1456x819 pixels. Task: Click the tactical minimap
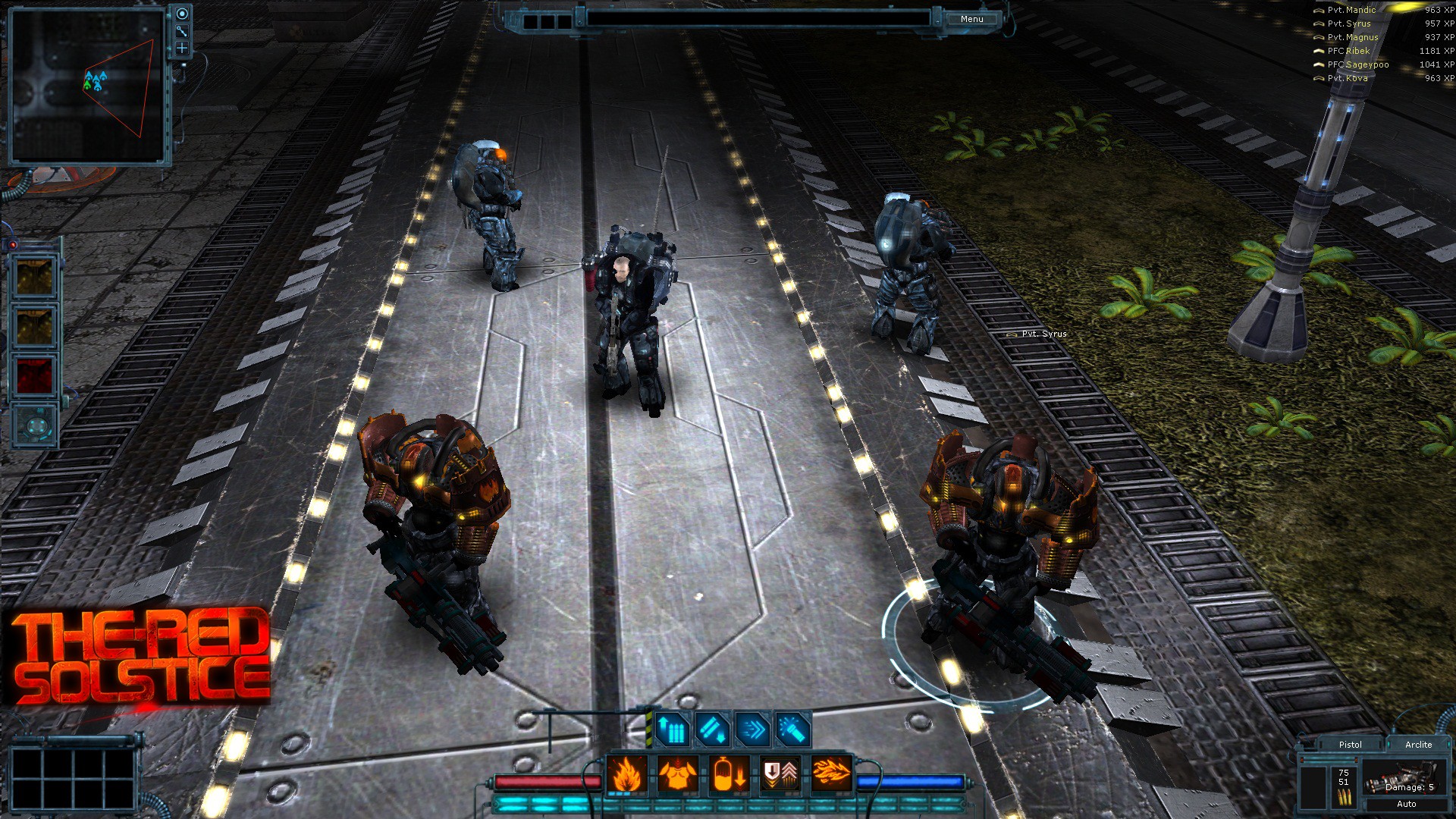pyautogui.click(x=87, y=85)
